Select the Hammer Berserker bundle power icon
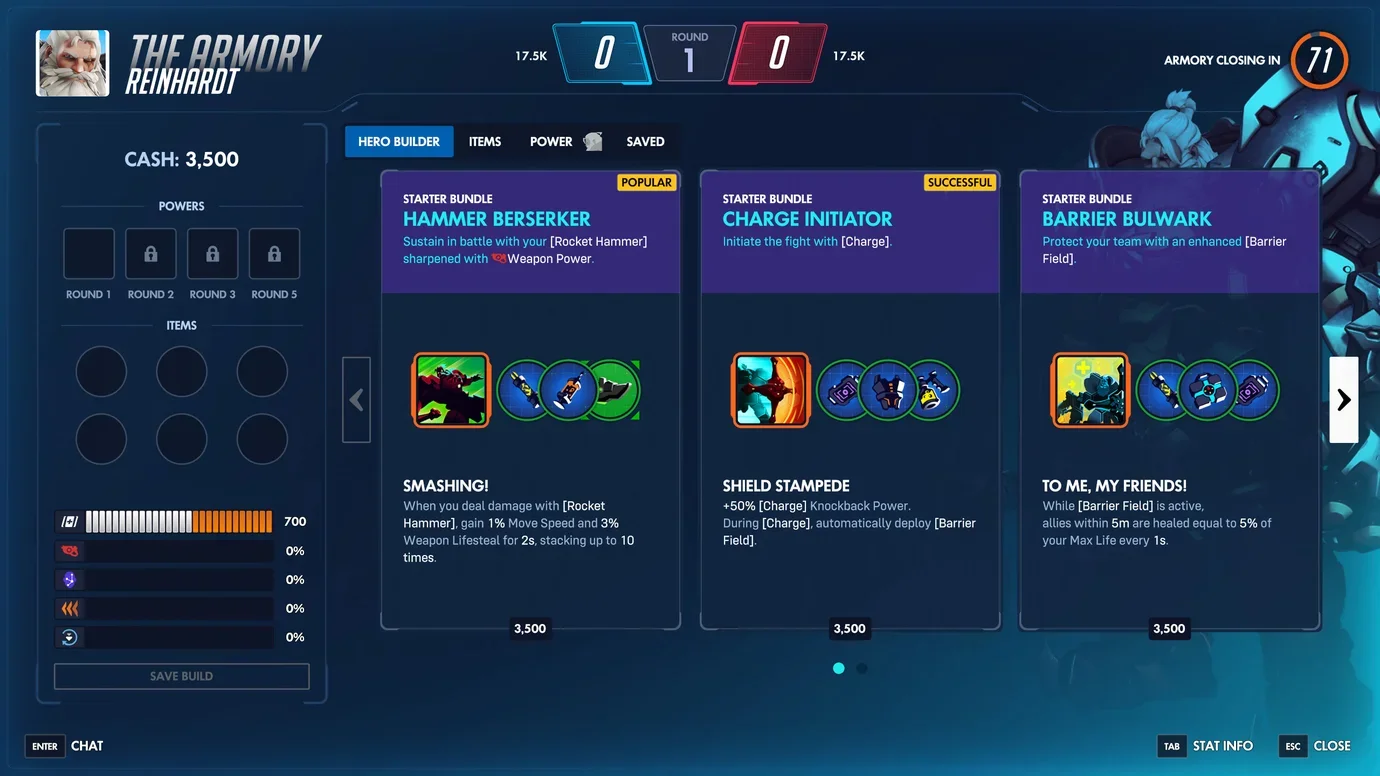The width and height of the screenshot is (1380, 776). point(450,390)
